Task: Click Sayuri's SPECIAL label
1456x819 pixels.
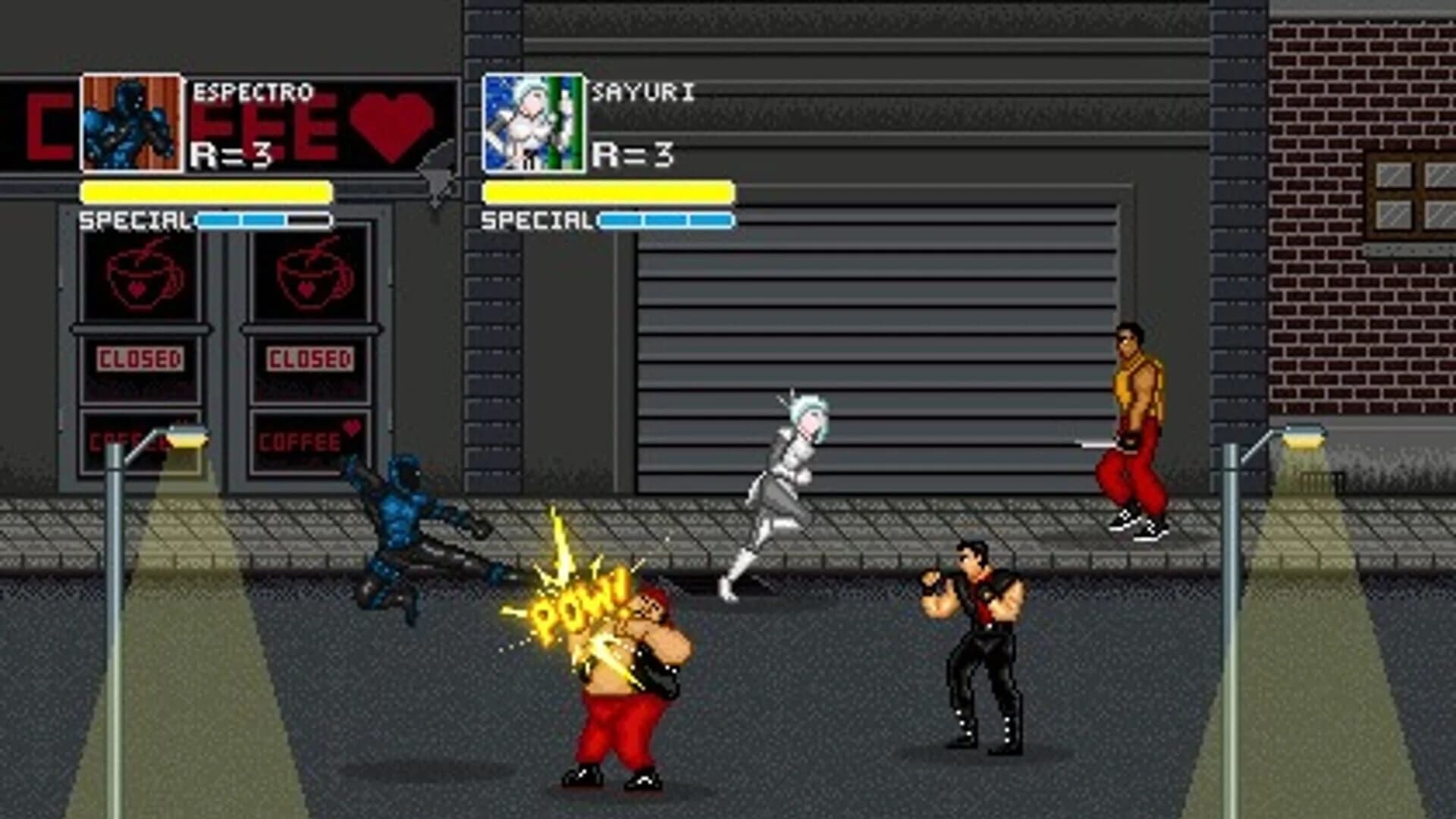Action: [x=535, y=221]
